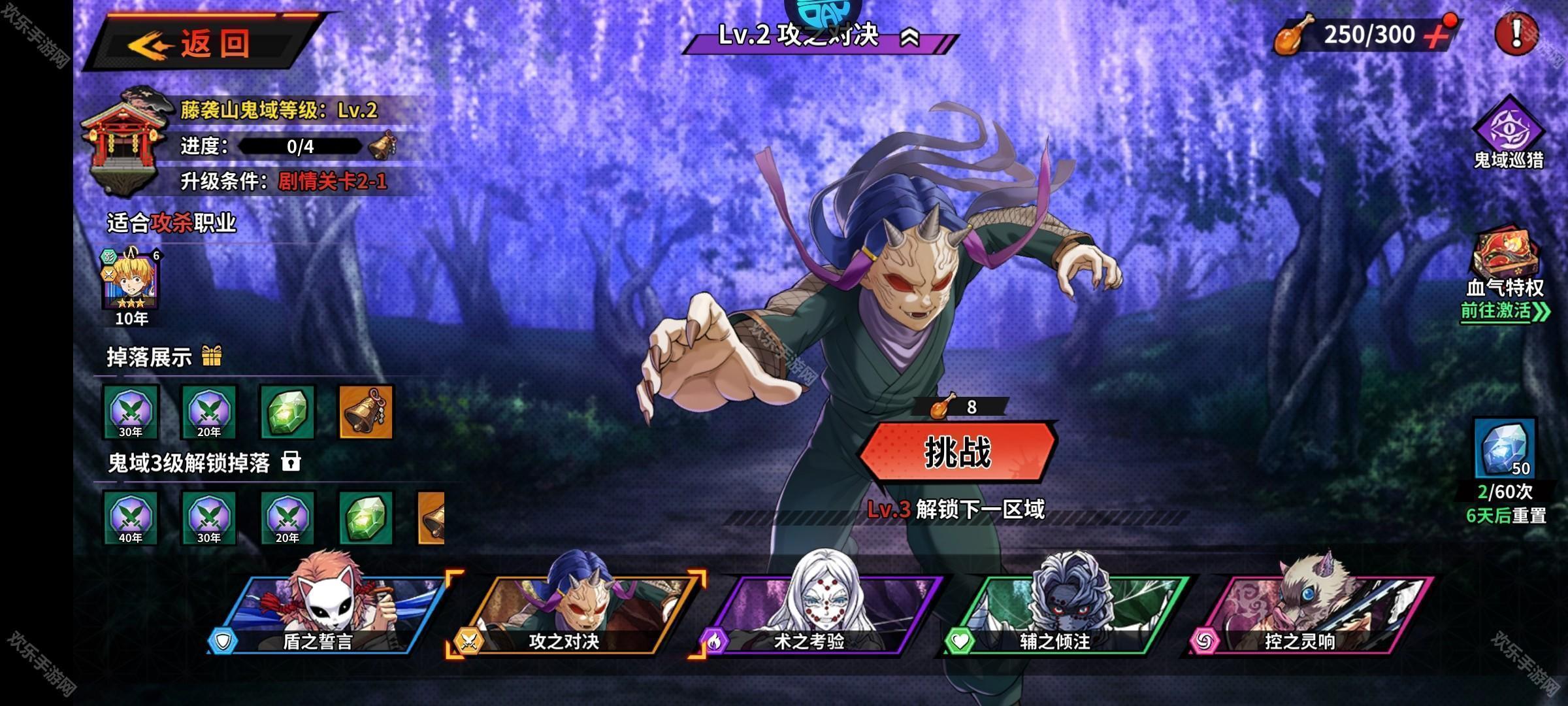Screen dimensions: 1568x706
Task: View the 40年 locked drop item
Action: 131,518
